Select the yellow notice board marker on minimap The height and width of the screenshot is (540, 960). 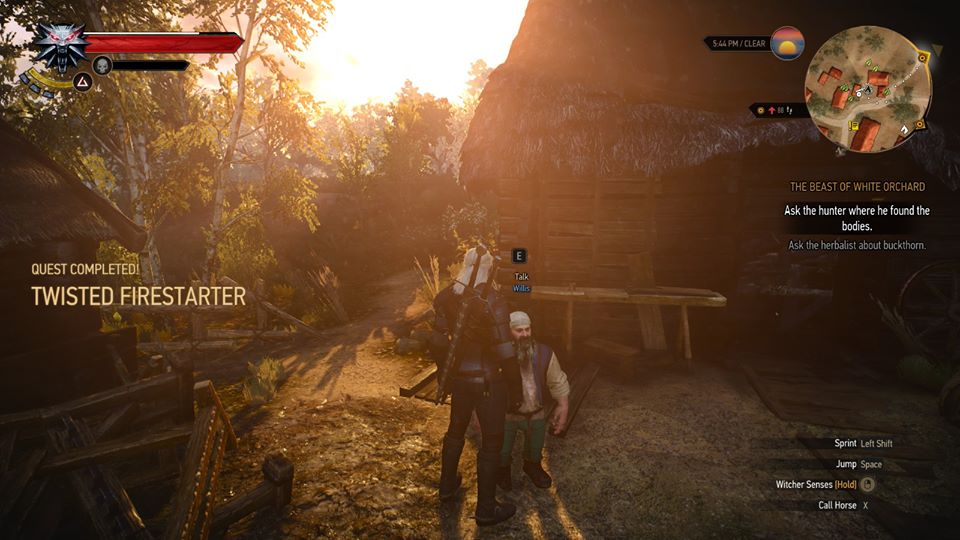coord(852,126)
